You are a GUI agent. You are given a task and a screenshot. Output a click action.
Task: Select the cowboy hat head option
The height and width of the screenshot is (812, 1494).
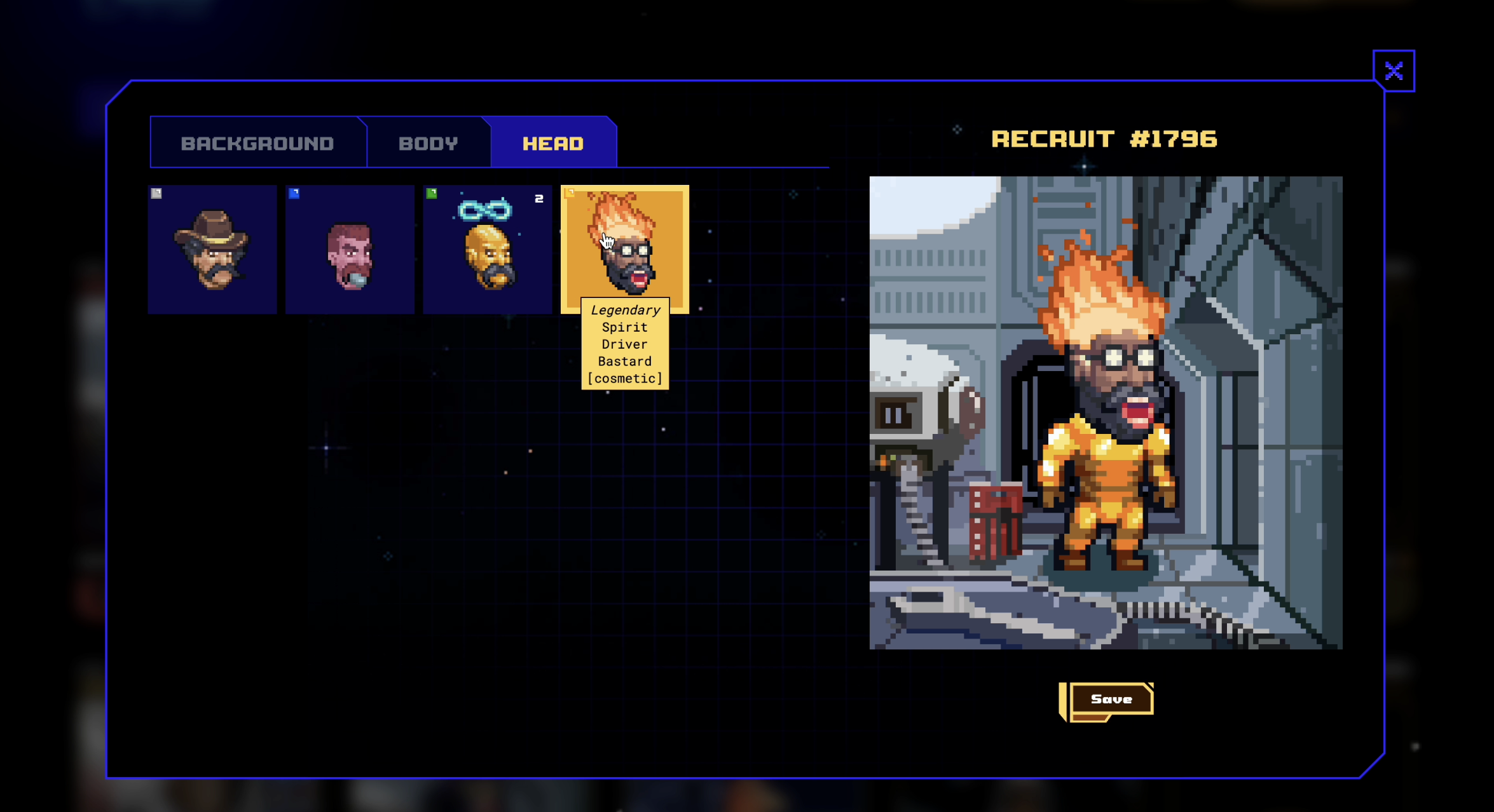click(x=212, y=249)
